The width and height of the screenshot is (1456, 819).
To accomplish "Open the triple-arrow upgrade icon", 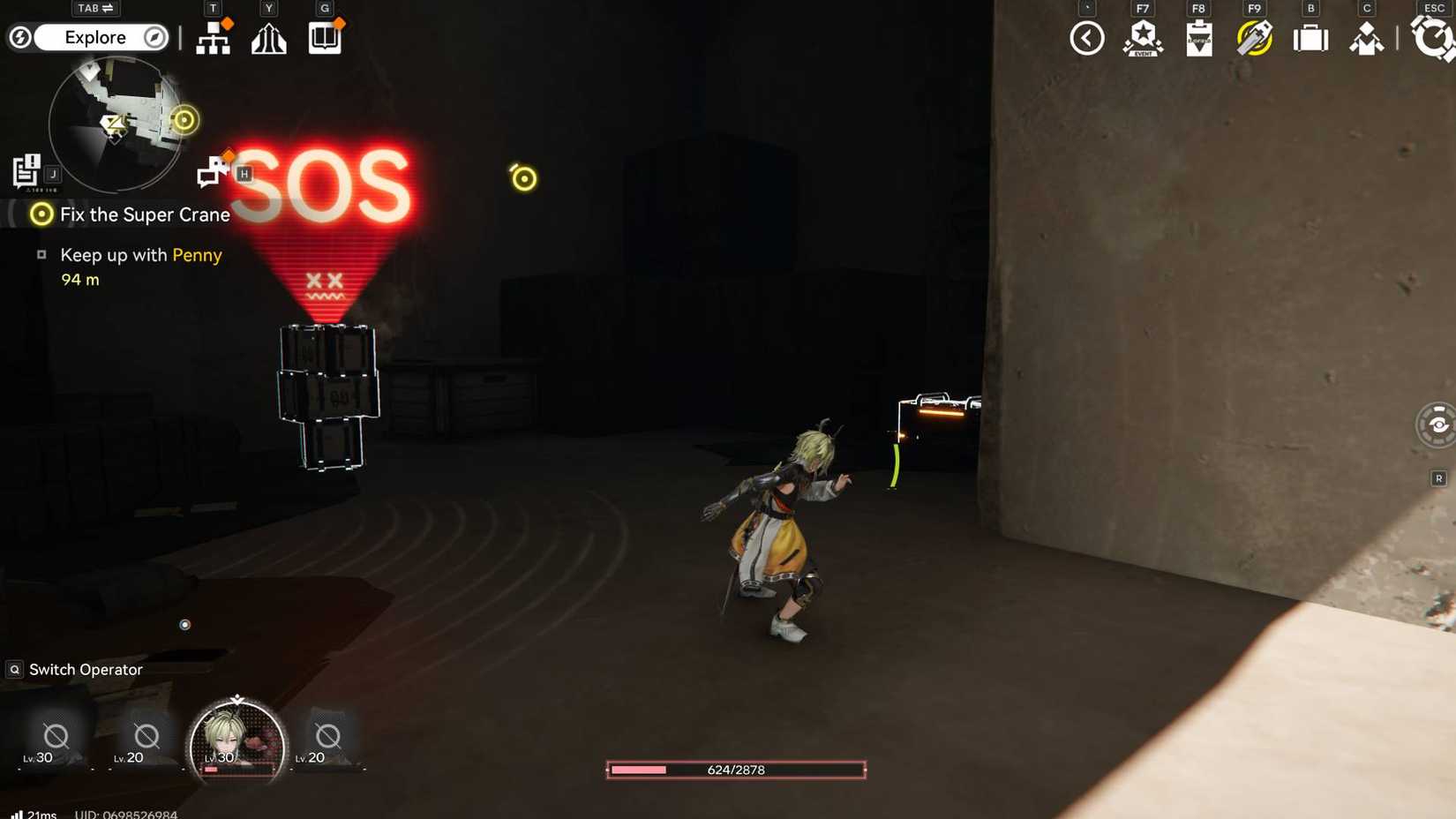I will (x=269, y=39).
